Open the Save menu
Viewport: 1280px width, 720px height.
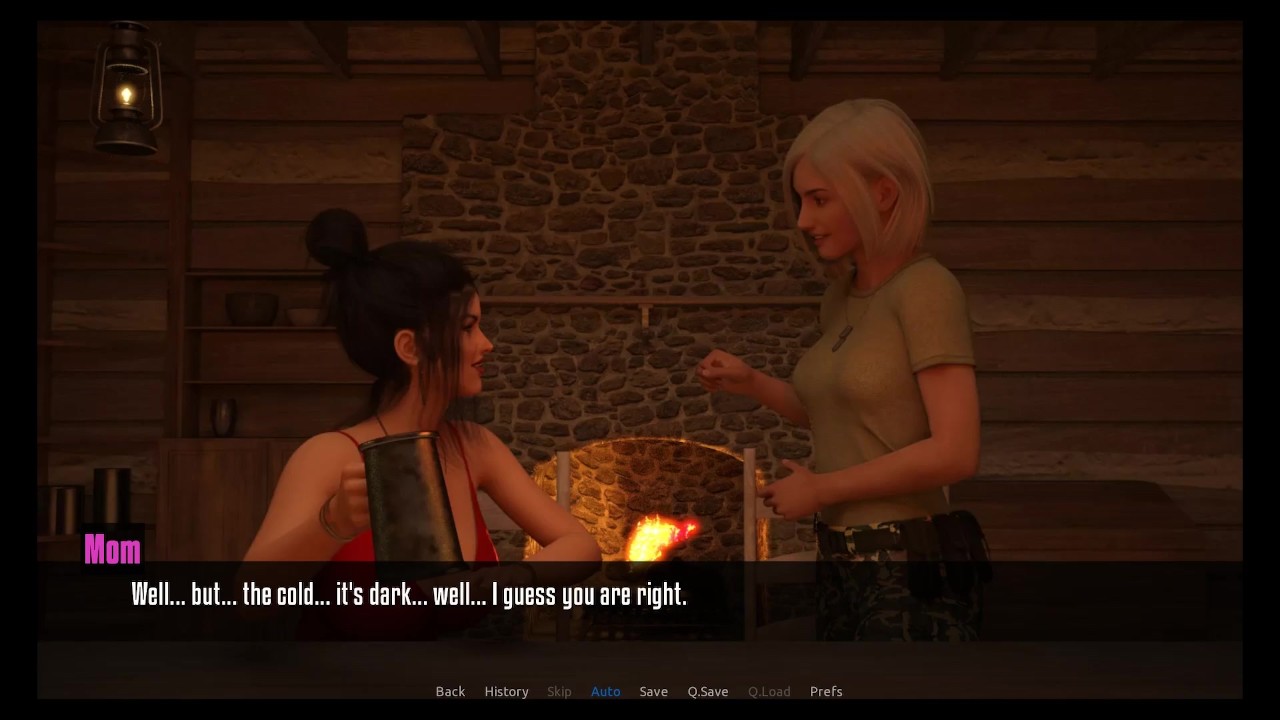point(653,691)
